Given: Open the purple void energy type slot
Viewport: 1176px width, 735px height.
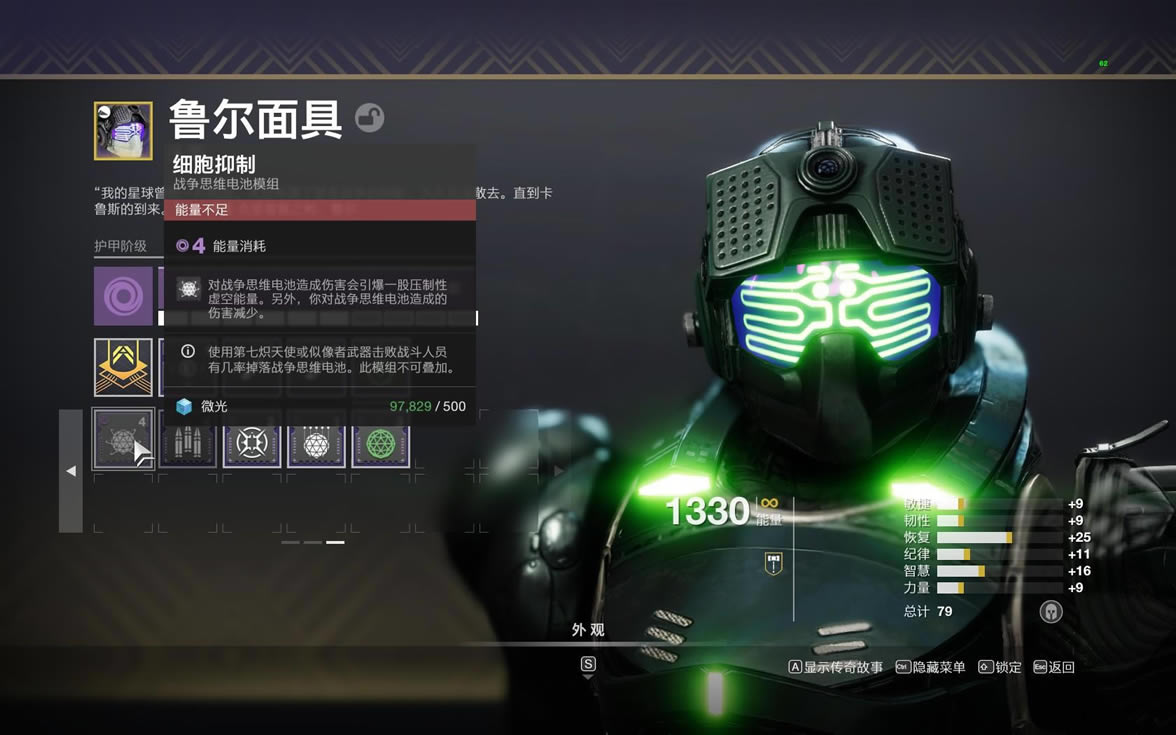Looking at the screenshot, I should point(124,296).
